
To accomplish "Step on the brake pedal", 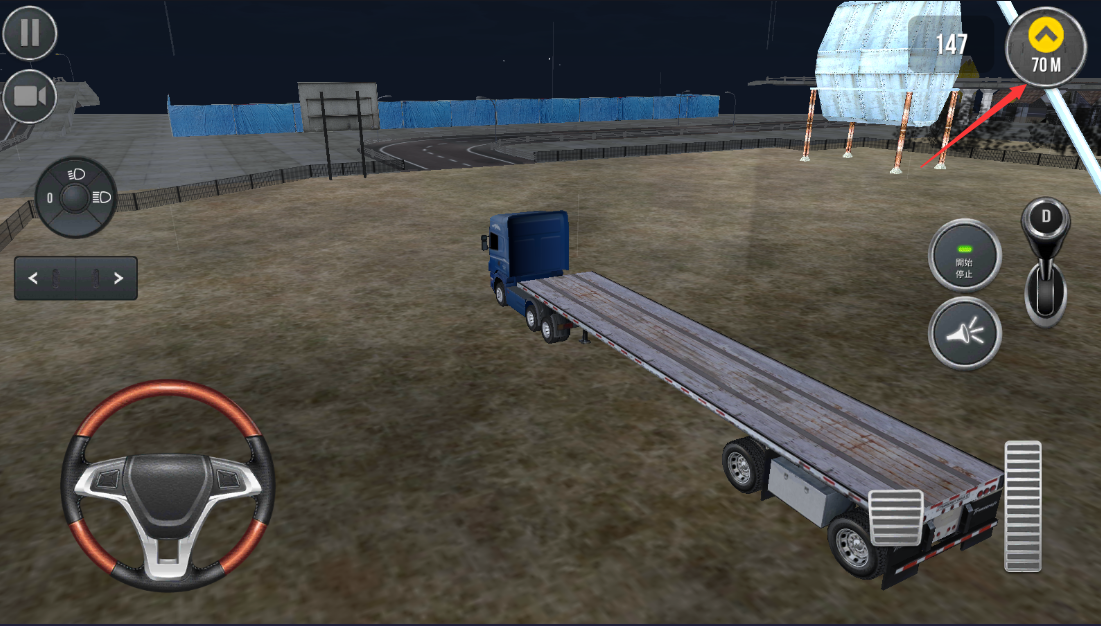I will click(x=895, y=517).
